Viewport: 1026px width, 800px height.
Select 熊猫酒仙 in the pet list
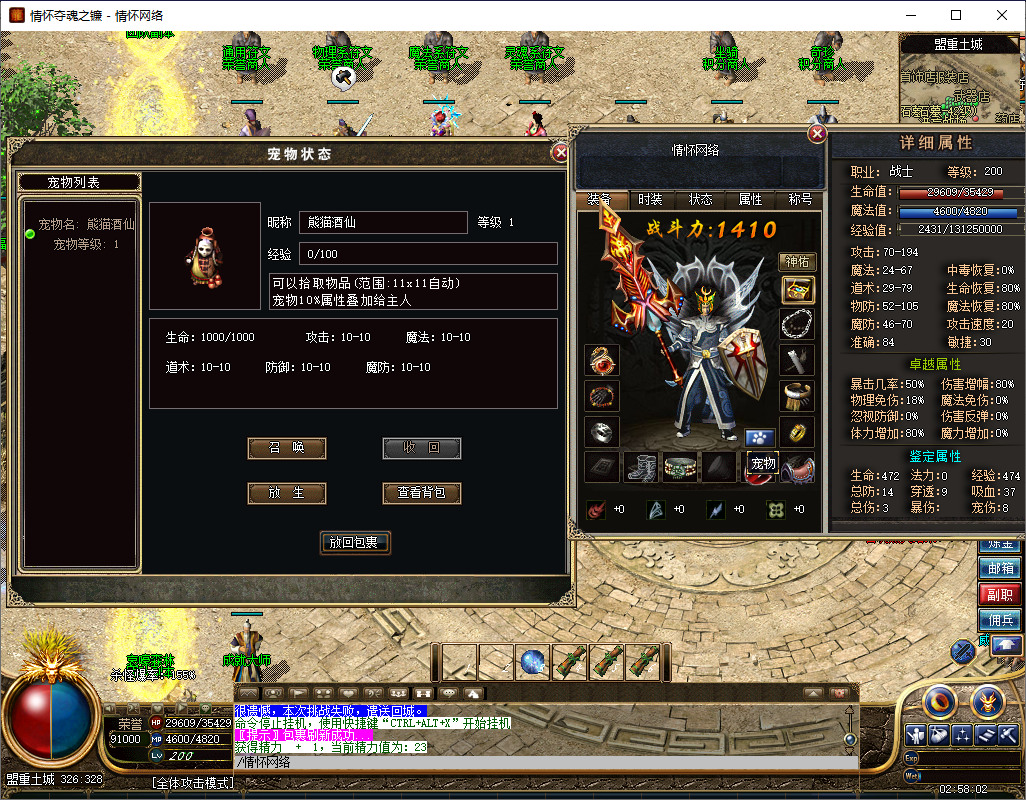coord(85,224)
